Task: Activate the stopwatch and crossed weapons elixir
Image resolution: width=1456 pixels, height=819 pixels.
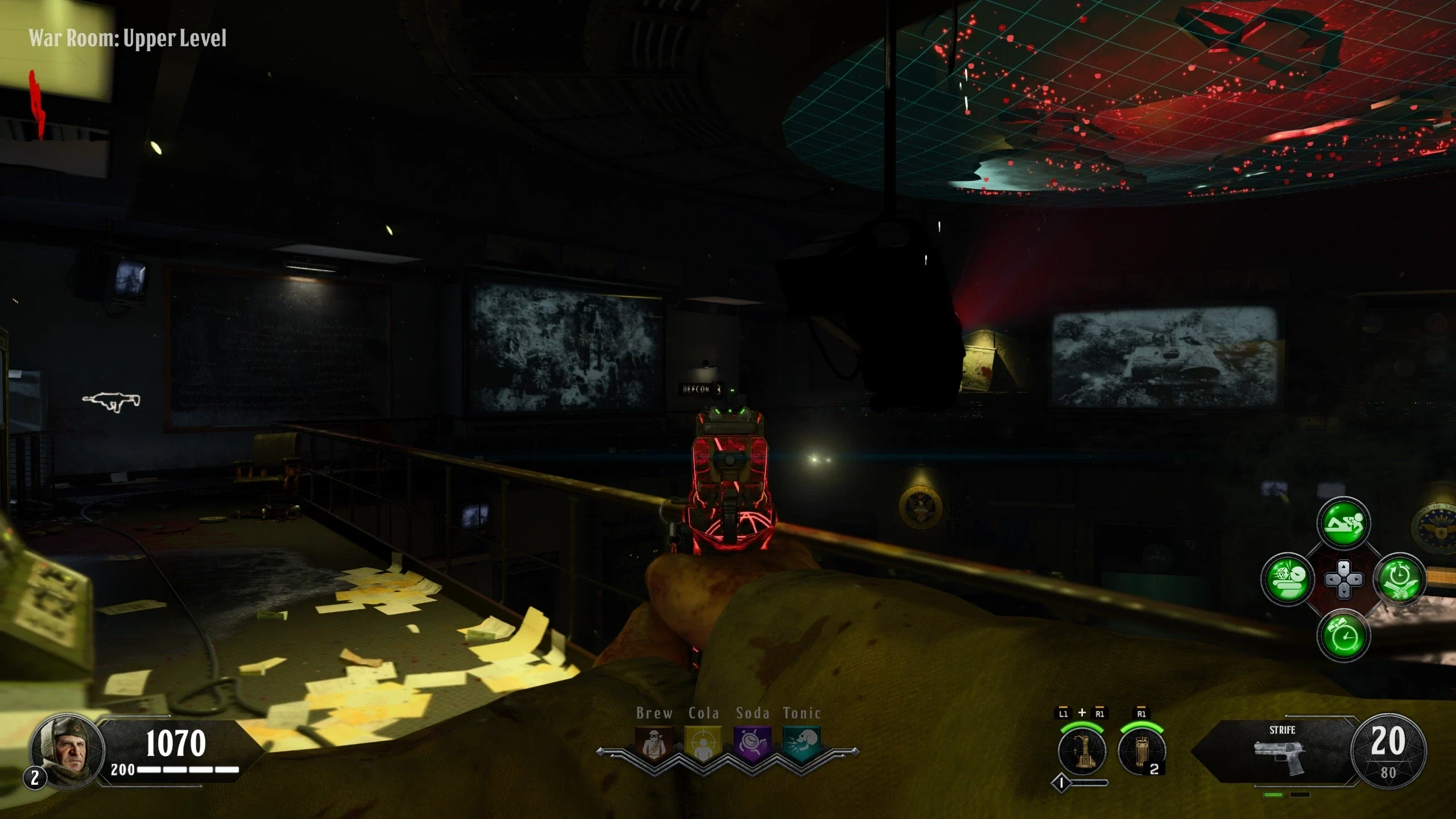Action: [1399, 580]
